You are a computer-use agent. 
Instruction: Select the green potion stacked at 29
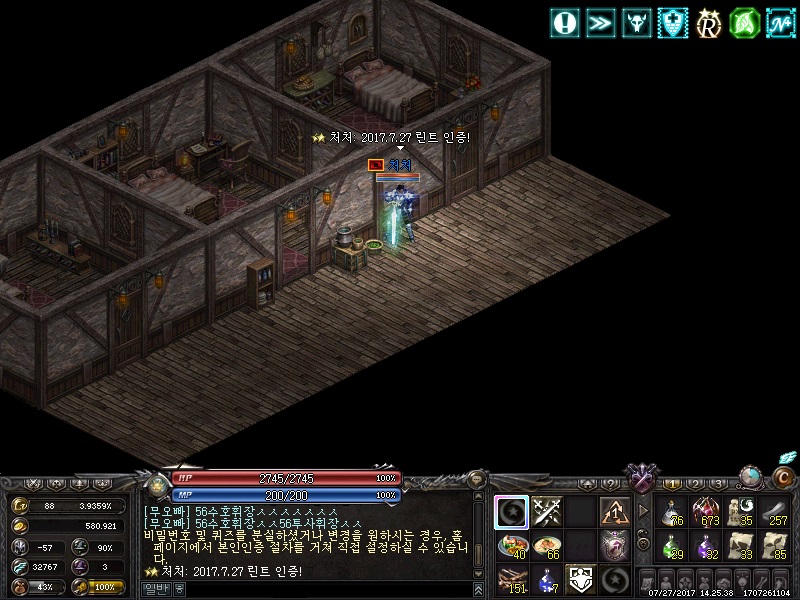672,546
